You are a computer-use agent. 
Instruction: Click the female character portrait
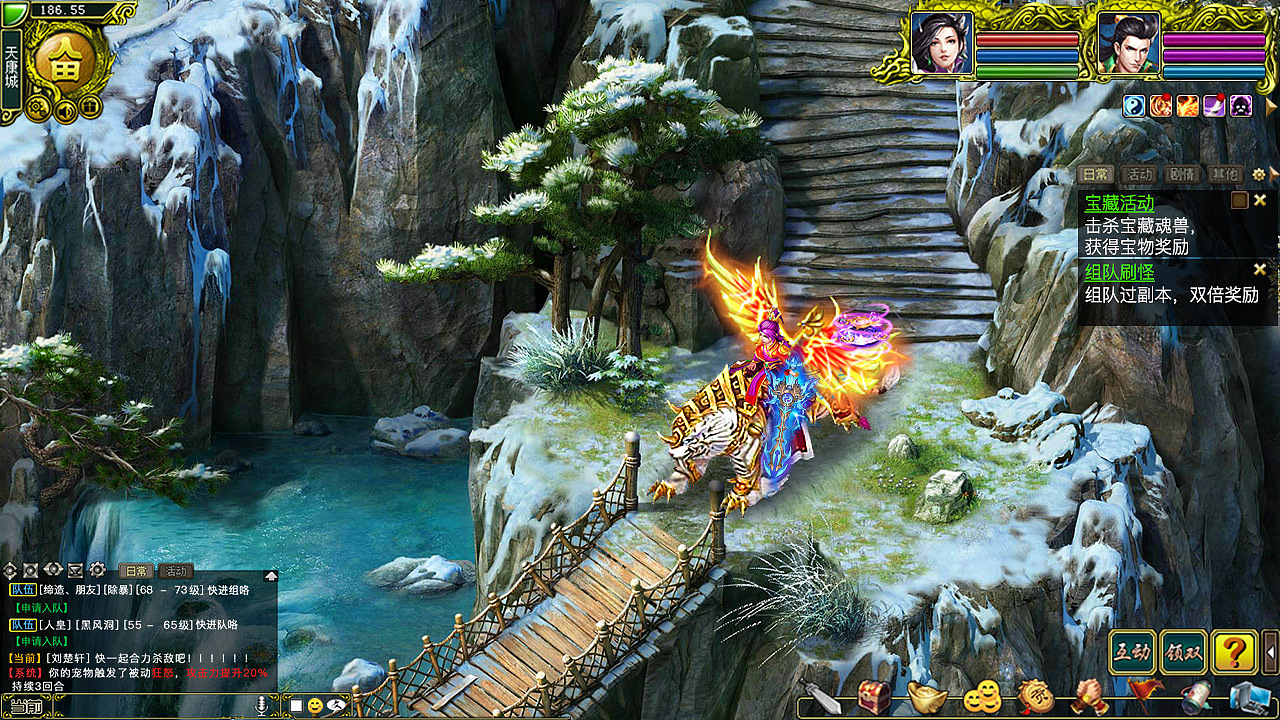point(941,43)
